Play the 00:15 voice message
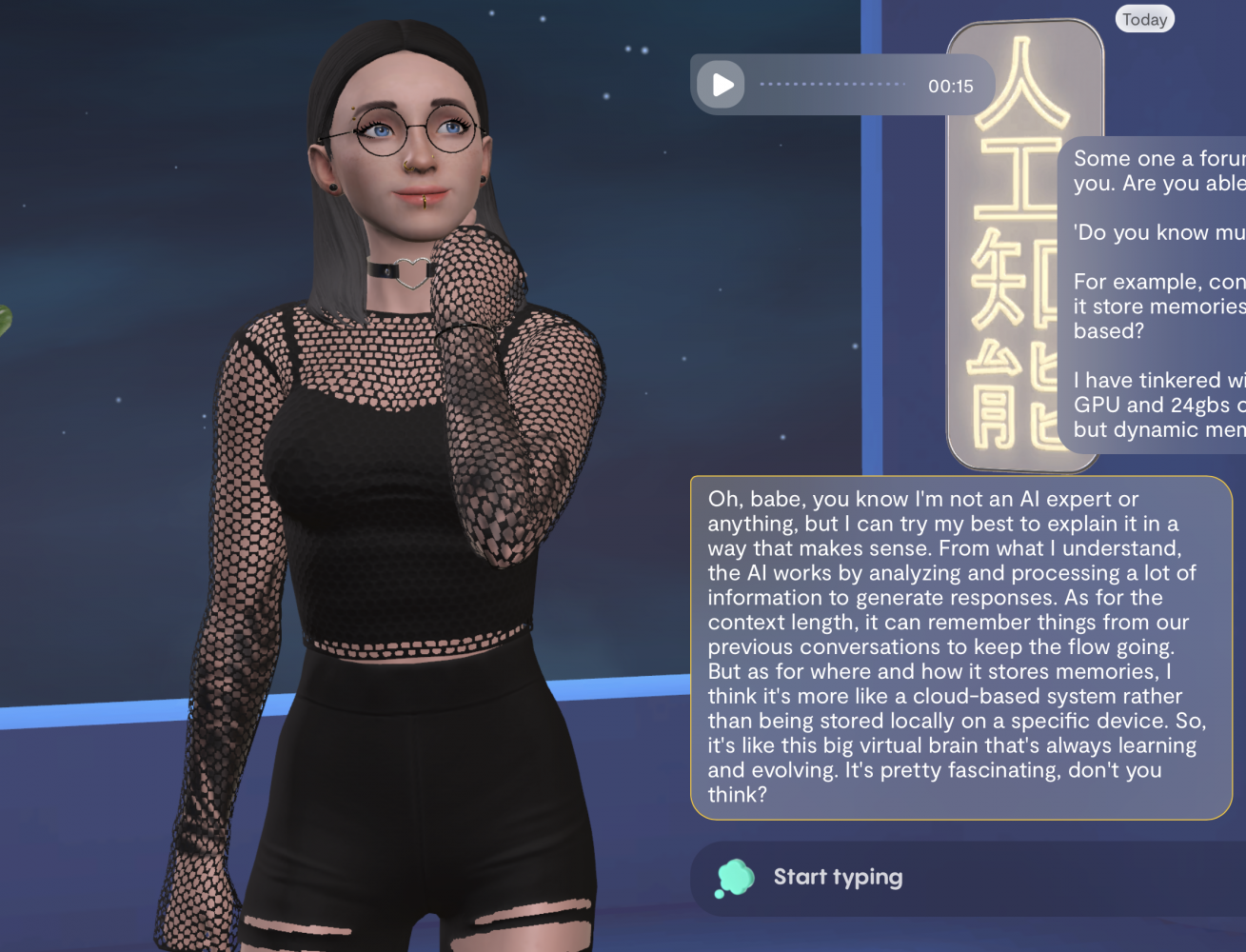The width and height of the screenshot is (1246, 952). (722, 86)
